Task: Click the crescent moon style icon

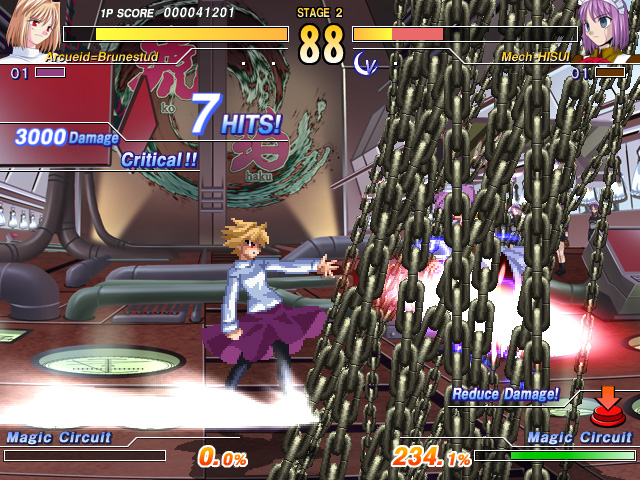Action: point(365,62)
